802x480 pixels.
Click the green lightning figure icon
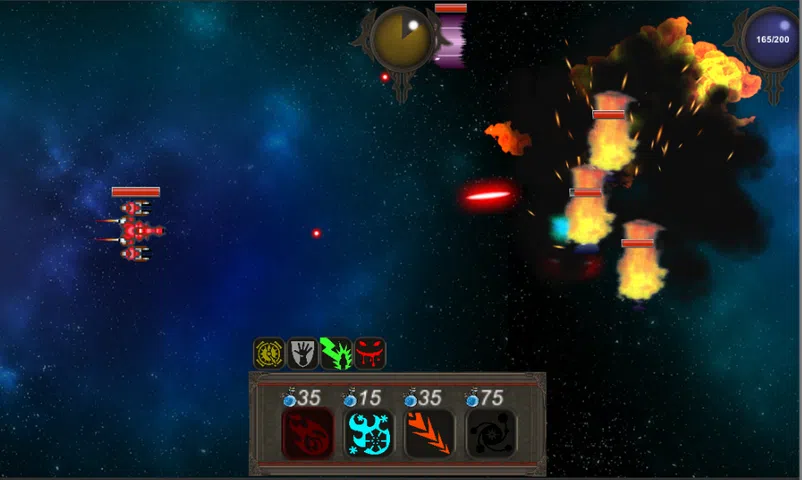coord(336,353)
